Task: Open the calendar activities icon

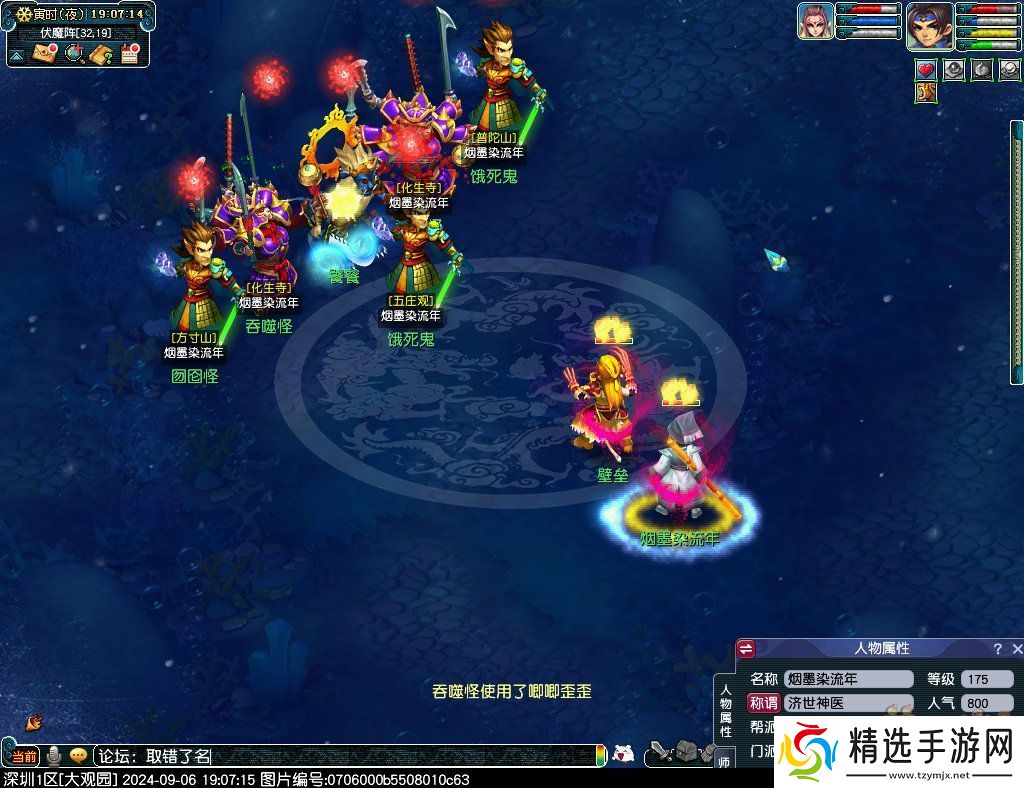Action: (129, 54)
